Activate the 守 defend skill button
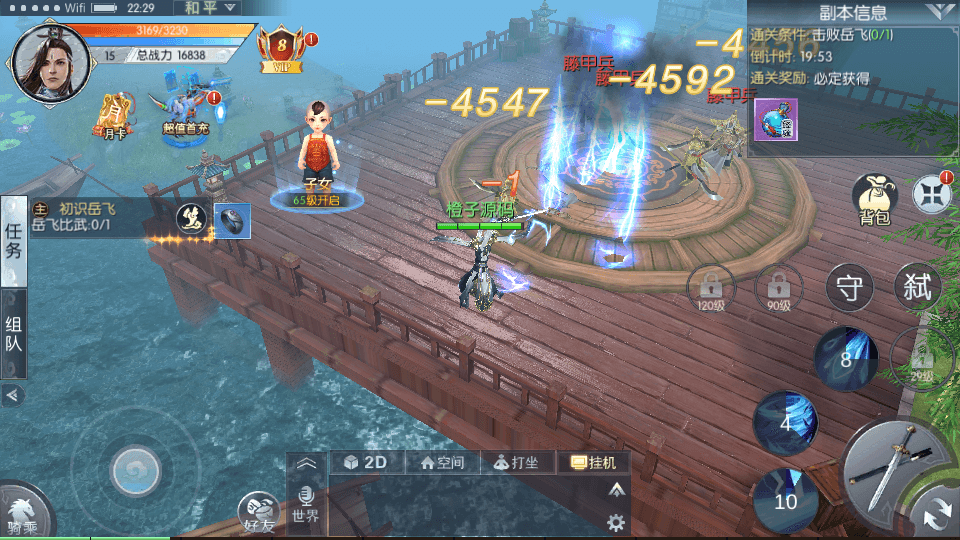The width and height of the screenshot is (960, 540). point(850,289)
